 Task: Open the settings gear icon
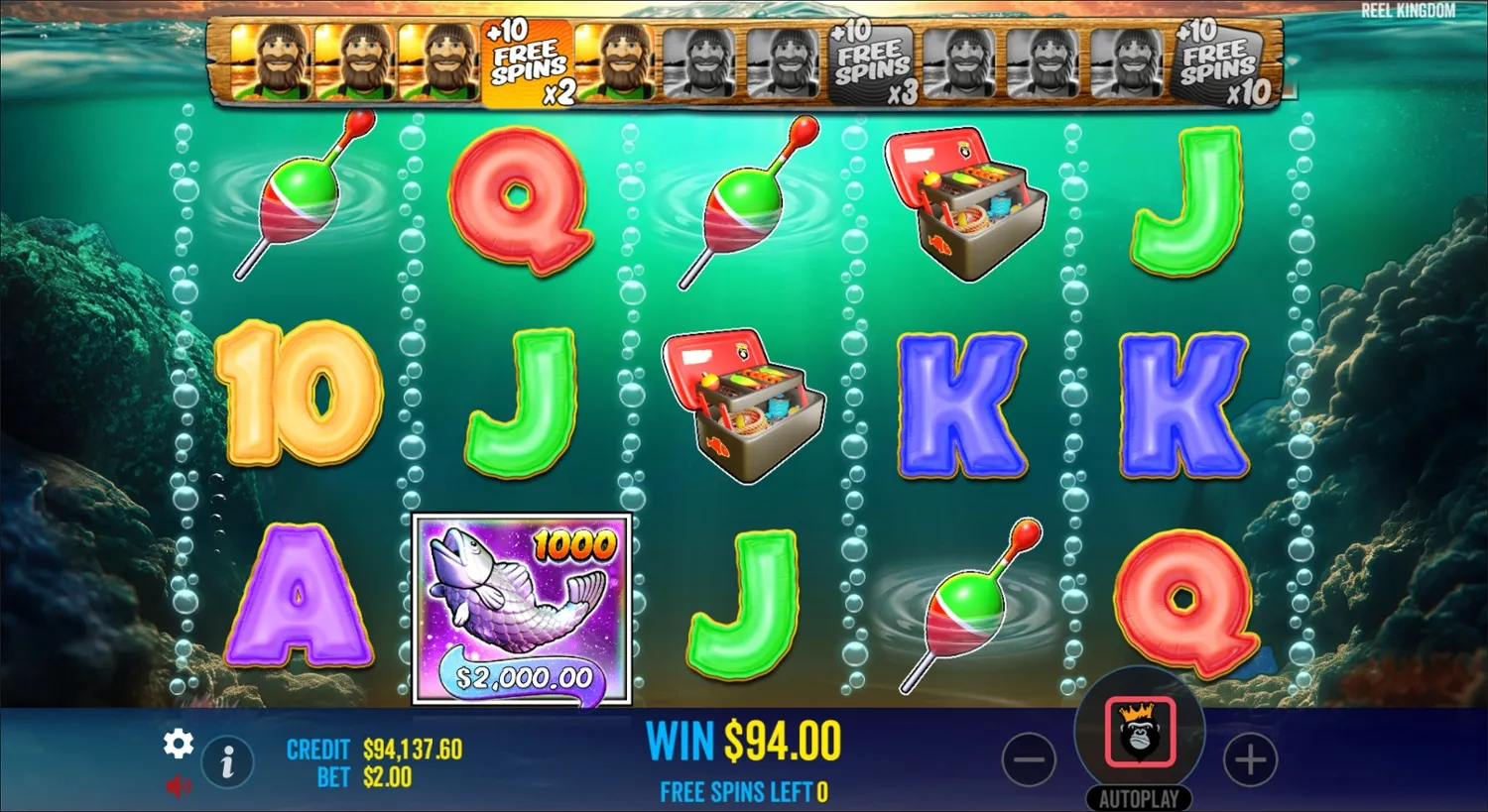click(179, 742)
